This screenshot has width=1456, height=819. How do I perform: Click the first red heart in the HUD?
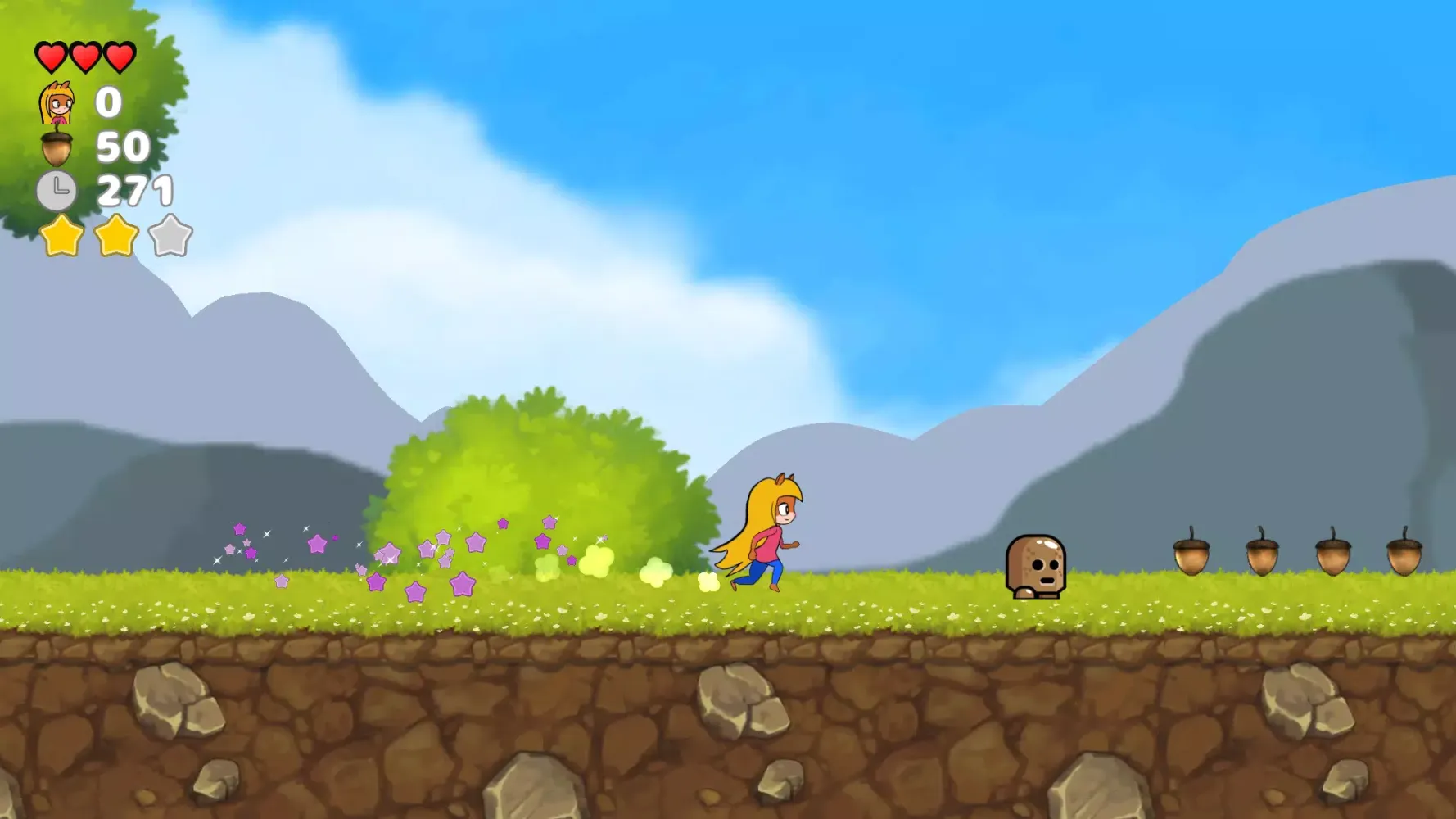(x=51, y=56)
